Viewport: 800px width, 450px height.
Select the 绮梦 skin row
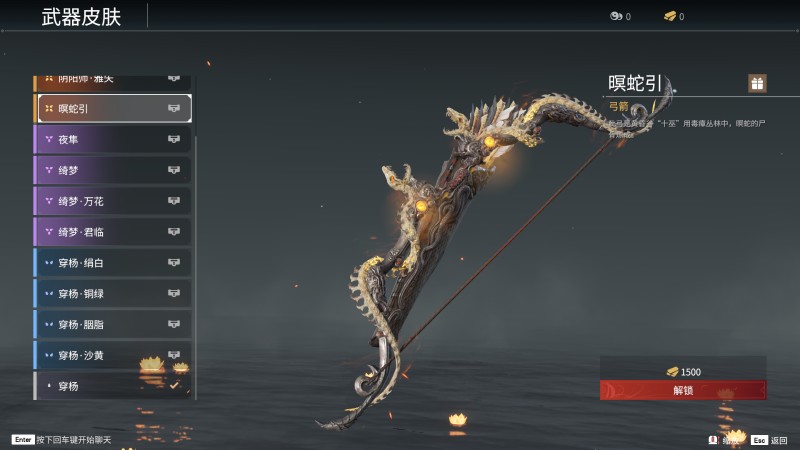pyautogui.click(x=113, y=170)
